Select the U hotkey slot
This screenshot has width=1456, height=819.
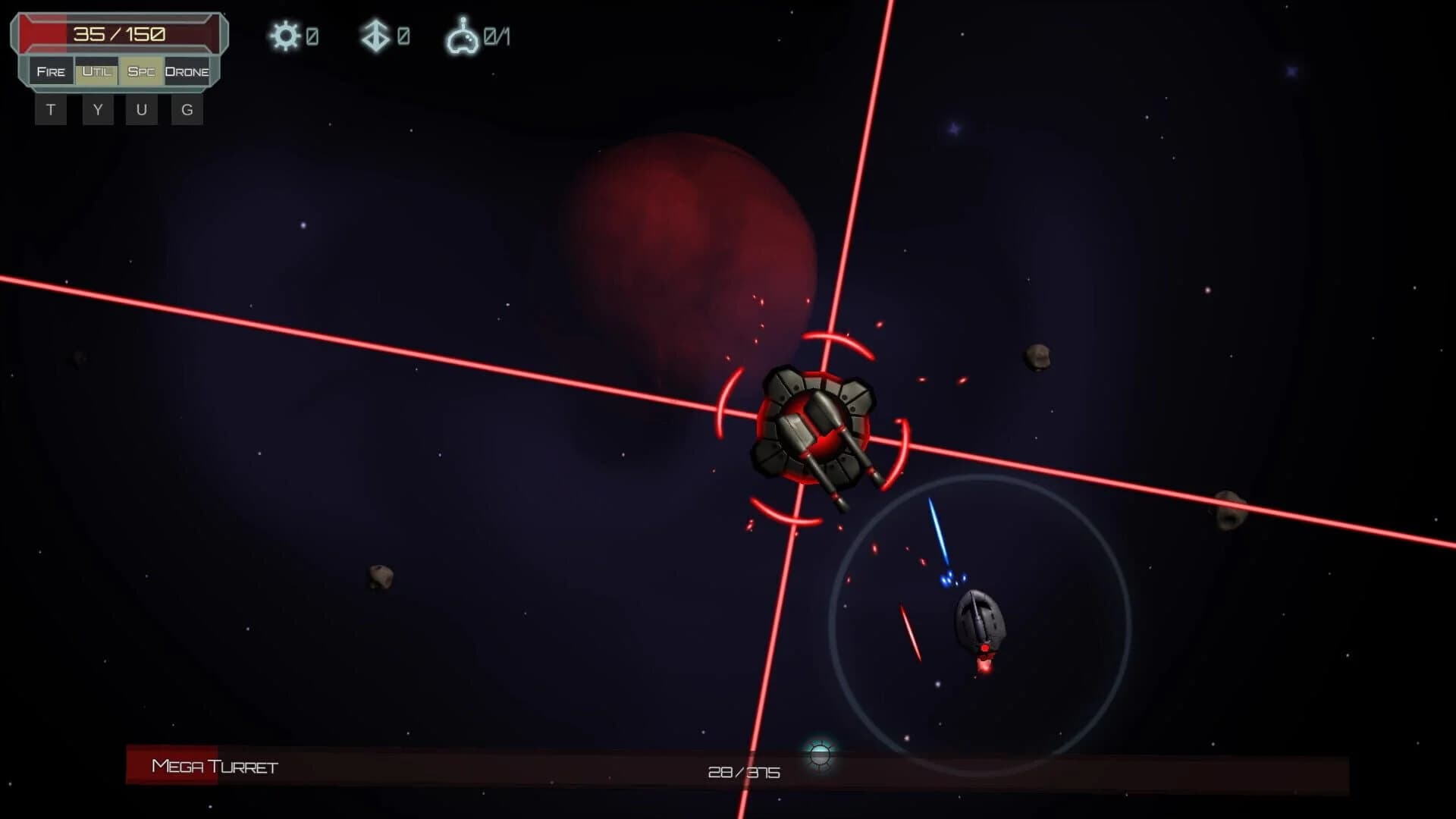coord(141,109)
